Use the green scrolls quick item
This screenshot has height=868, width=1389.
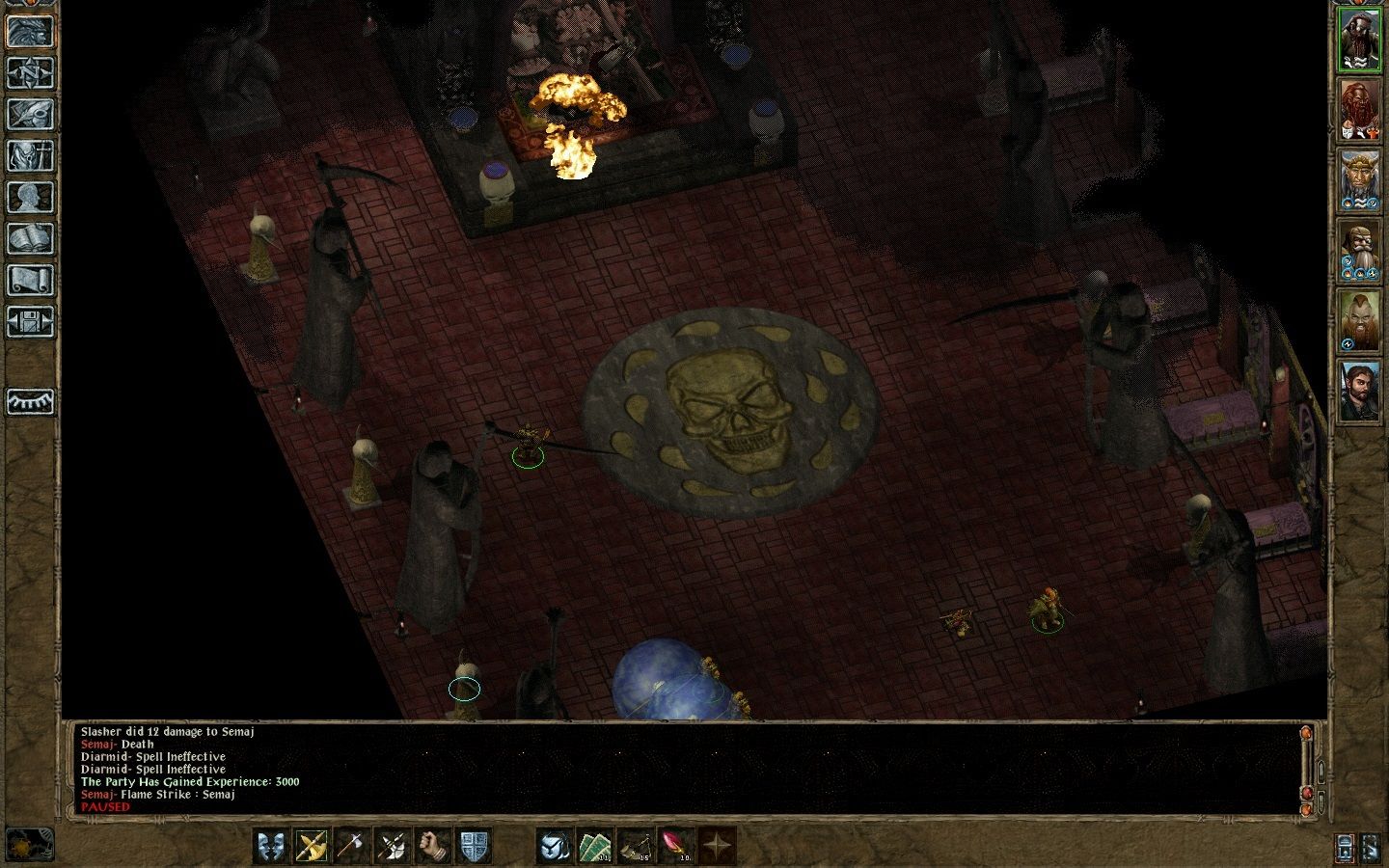click(595, 846)
